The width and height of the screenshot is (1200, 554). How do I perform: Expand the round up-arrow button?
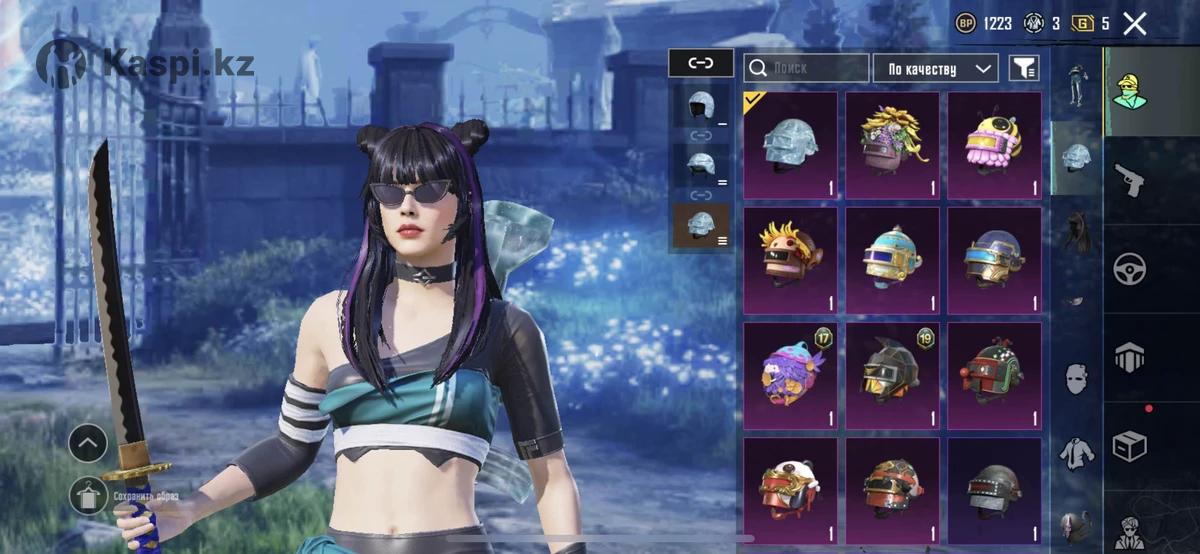tap(87, 441)
